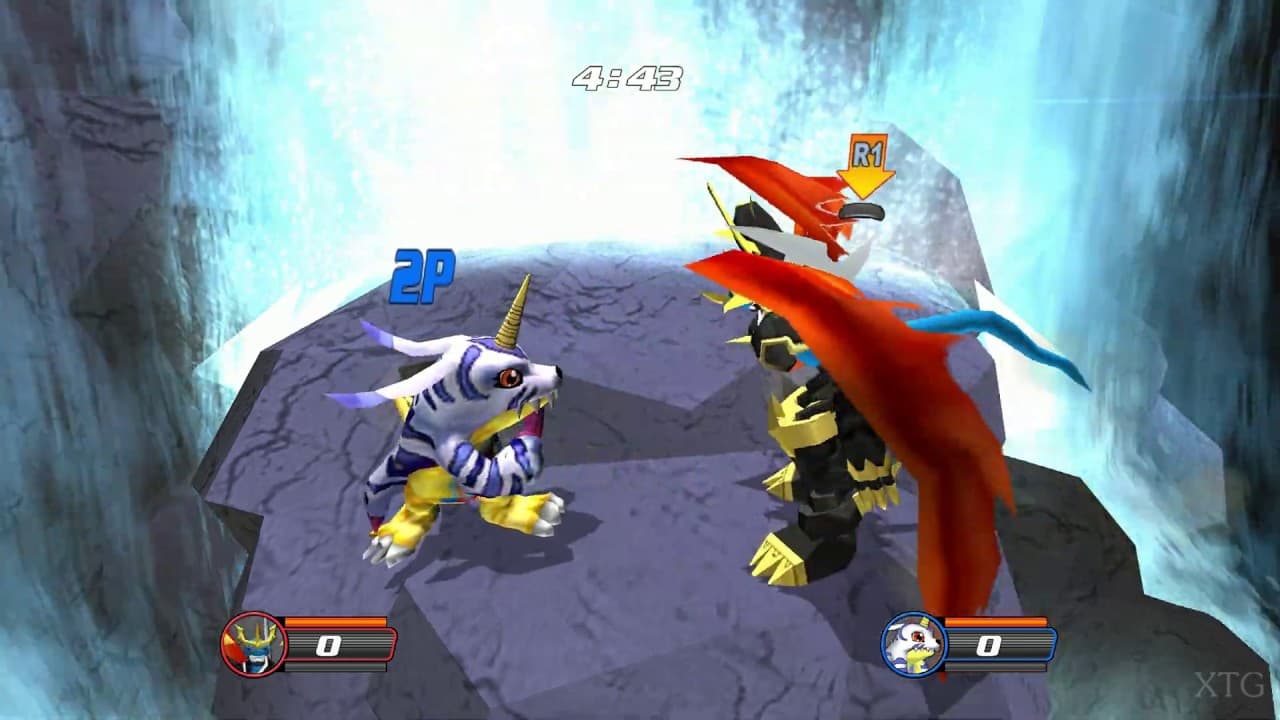Click the orange meter bar on the right HUD
The height and width of the screenshot is (720, 1280).
[x=995, y=621]
